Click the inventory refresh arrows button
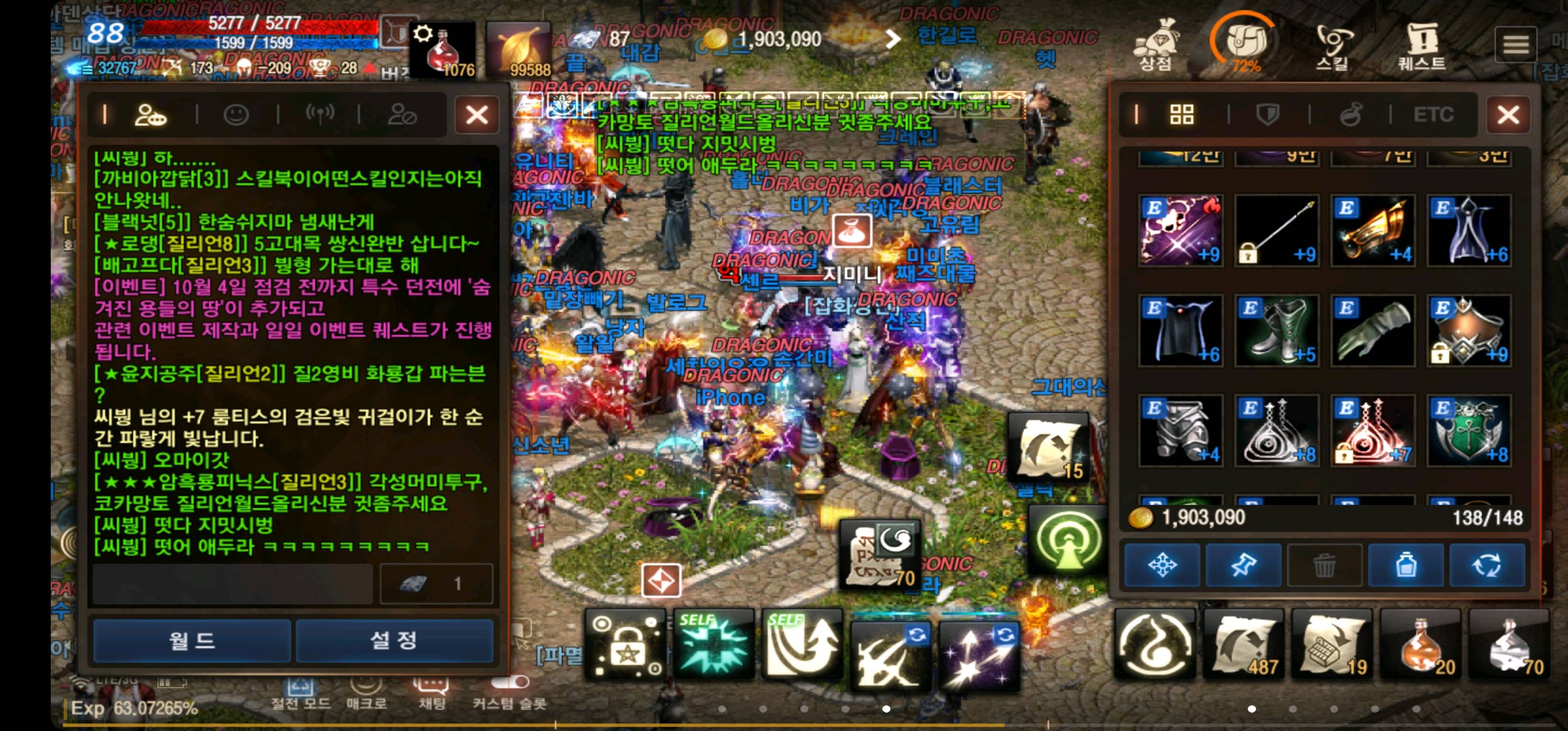The image size is (1568, 731). (x=1486, y=566)
